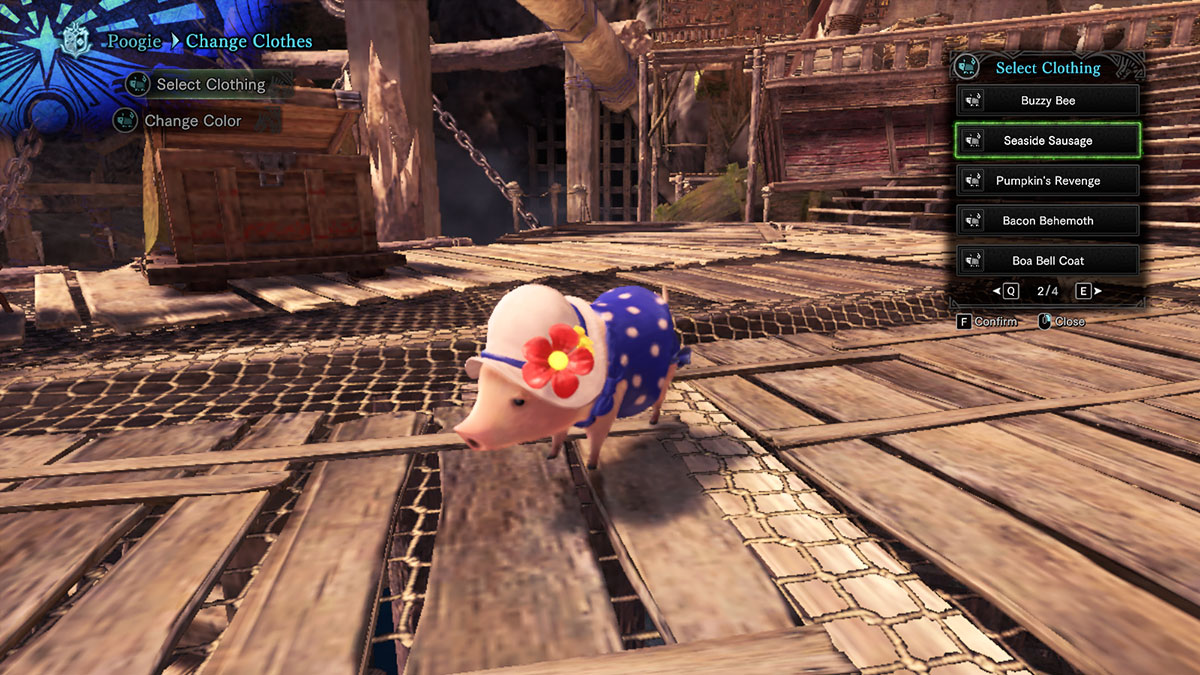Advance to the next clothing page arrow
The image size is (1200, 675).
pos(1088,291)
